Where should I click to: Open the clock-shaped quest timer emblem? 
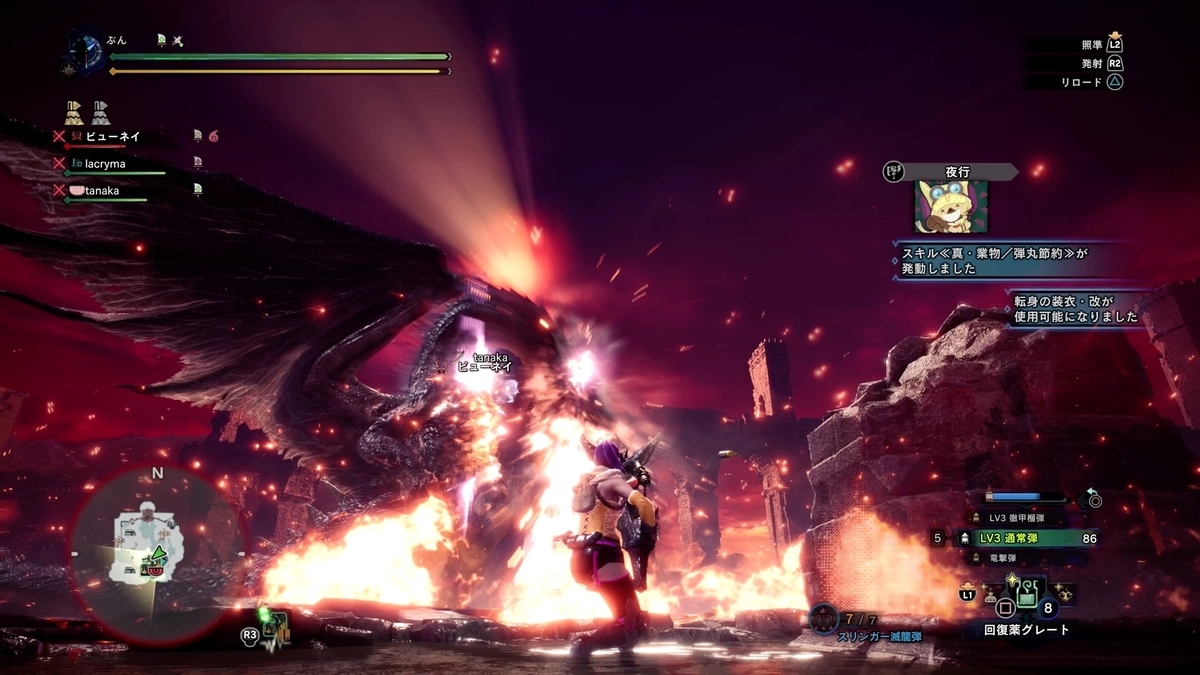[x=87, y=53]
